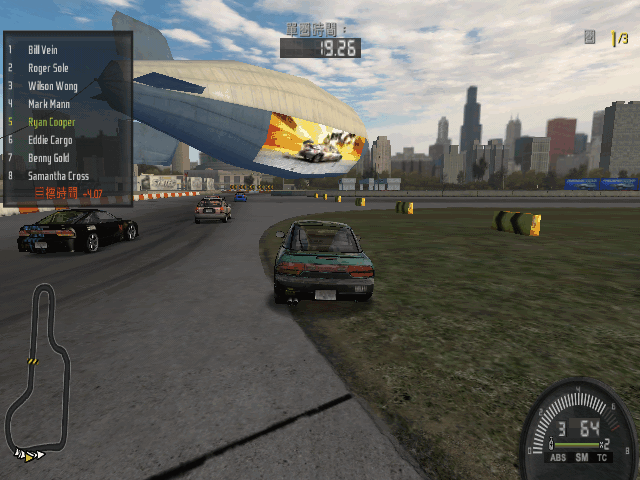The width and height of the screenshot is (640, 480).
Task: Select the SM indicator on the gauge
Action: coord(581,458)
